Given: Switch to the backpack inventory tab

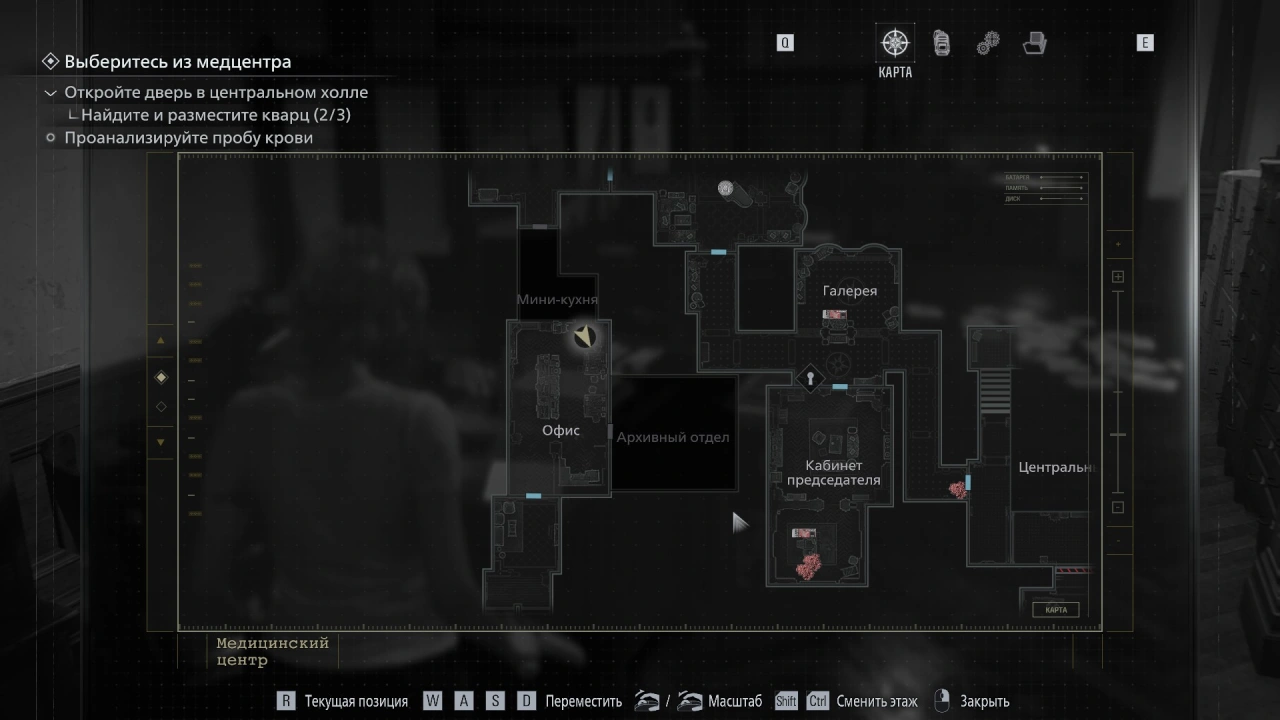Looking at the screenshot, I should coord(941,43).
